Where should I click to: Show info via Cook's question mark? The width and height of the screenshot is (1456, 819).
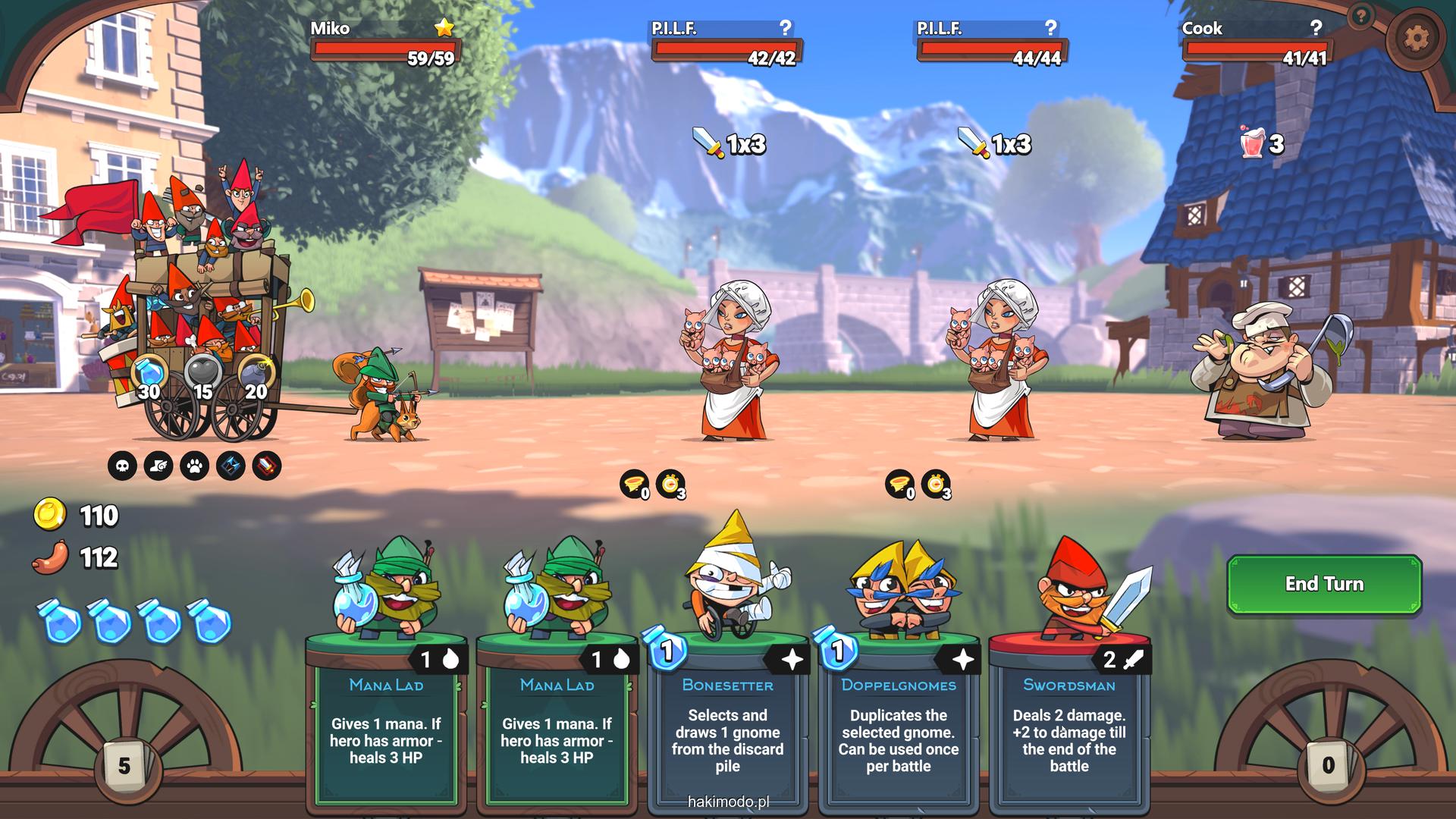pyautogui.click(x=1316, y=28)
